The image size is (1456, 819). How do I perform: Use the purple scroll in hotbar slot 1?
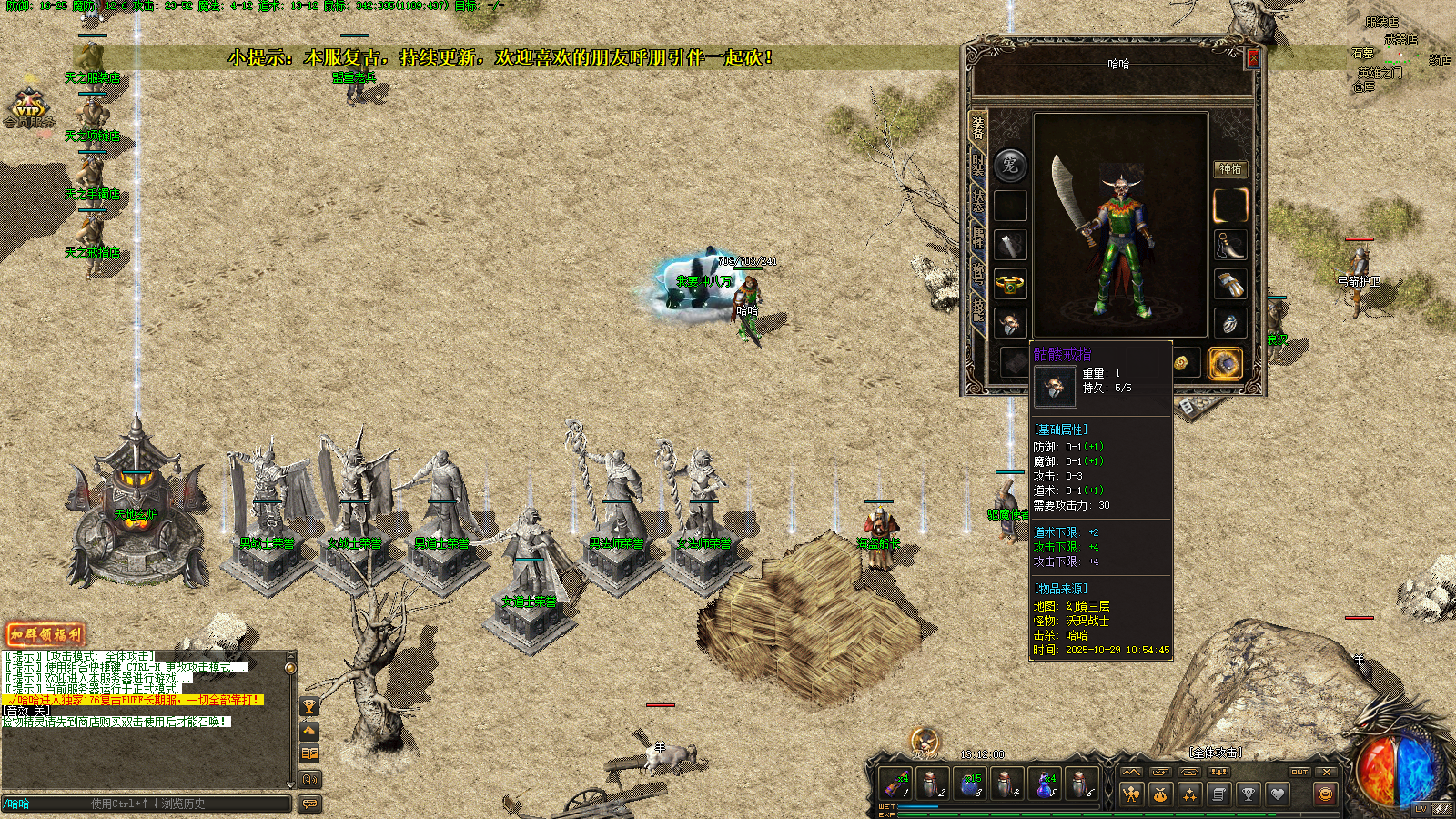point(896,784)
